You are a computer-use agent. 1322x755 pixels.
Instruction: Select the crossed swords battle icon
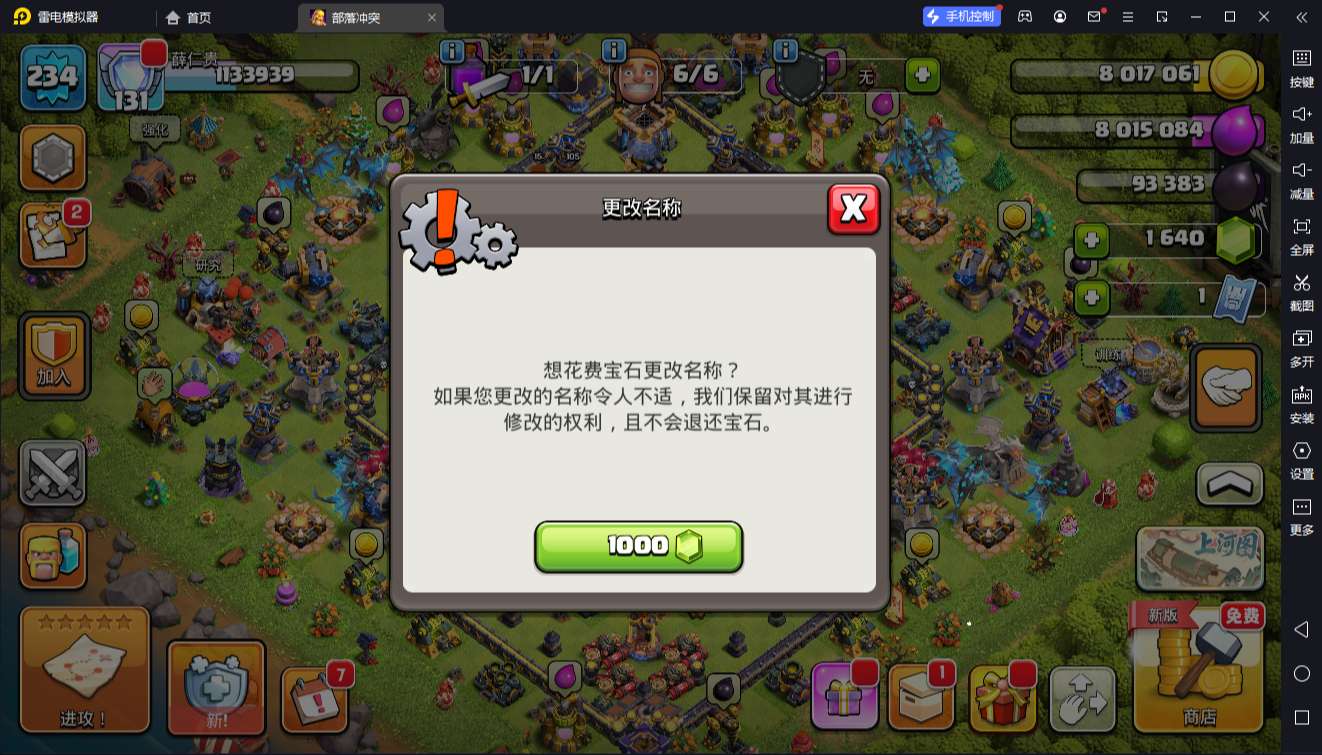pyautogui.click(x=53, y=470)
